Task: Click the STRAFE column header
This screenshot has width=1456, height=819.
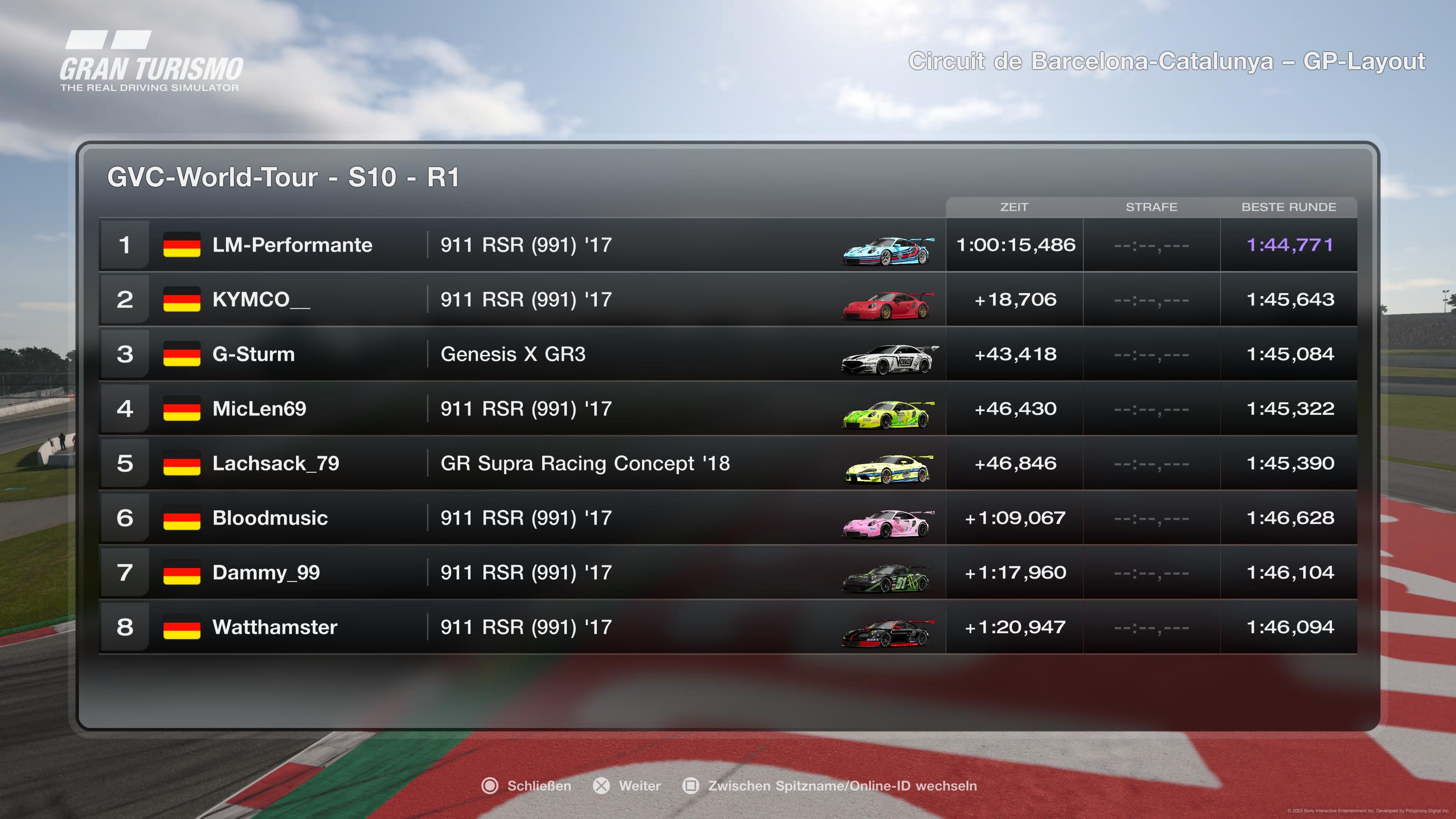Action: pyautogui.click(x=1152, y=207)
